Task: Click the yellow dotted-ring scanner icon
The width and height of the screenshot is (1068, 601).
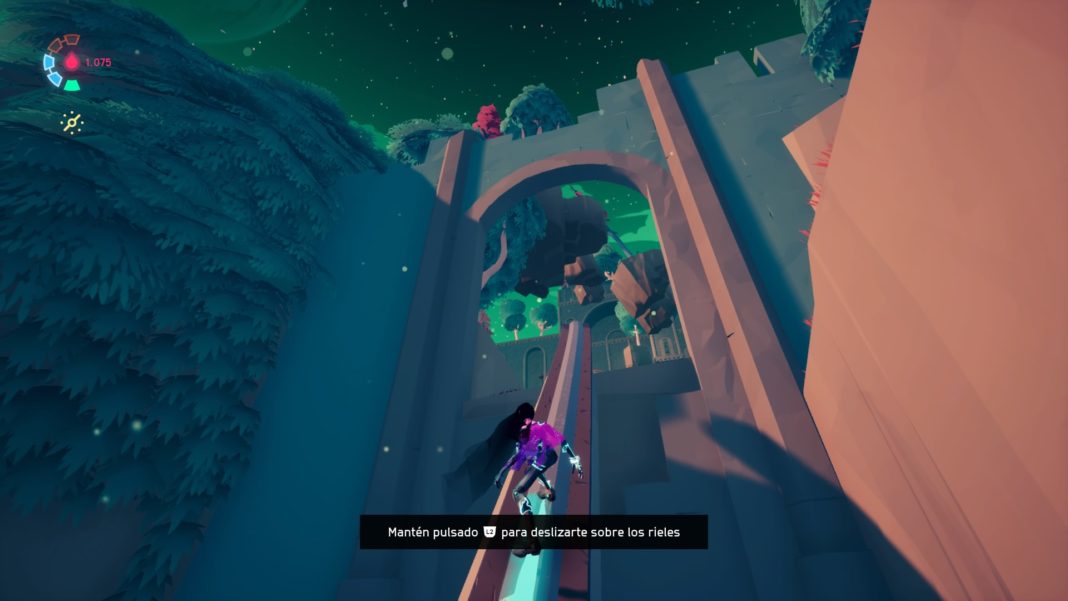Action: [71, 122]
